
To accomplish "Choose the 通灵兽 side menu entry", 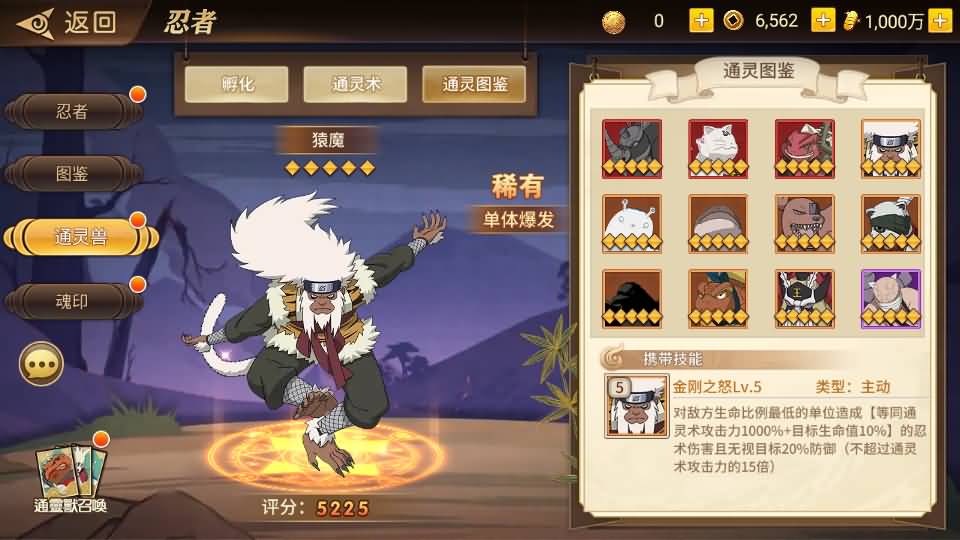I will click(x=80, y=237).
